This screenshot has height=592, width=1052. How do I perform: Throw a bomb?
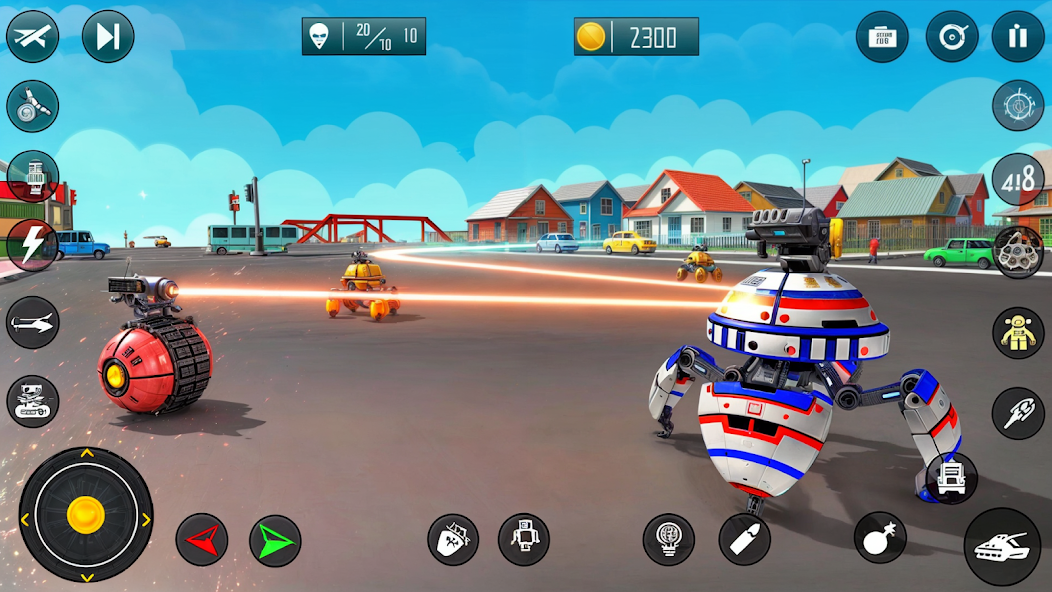(880, 537)
